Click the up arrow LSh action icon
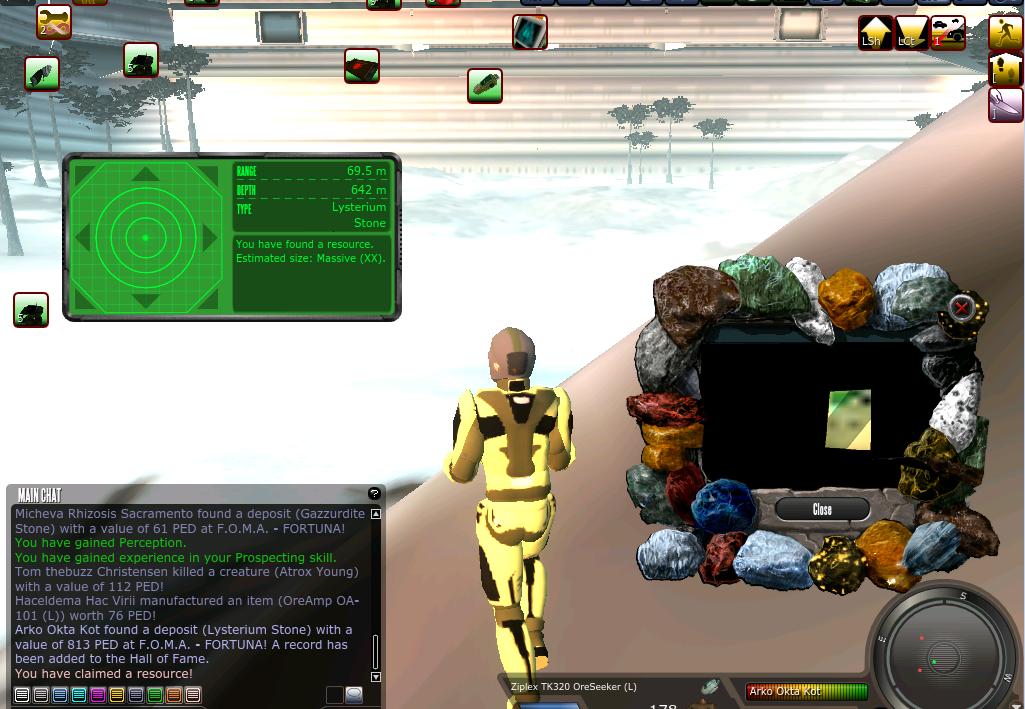The height and width of the screenshot is (709, 1025). tap(875, 32)
